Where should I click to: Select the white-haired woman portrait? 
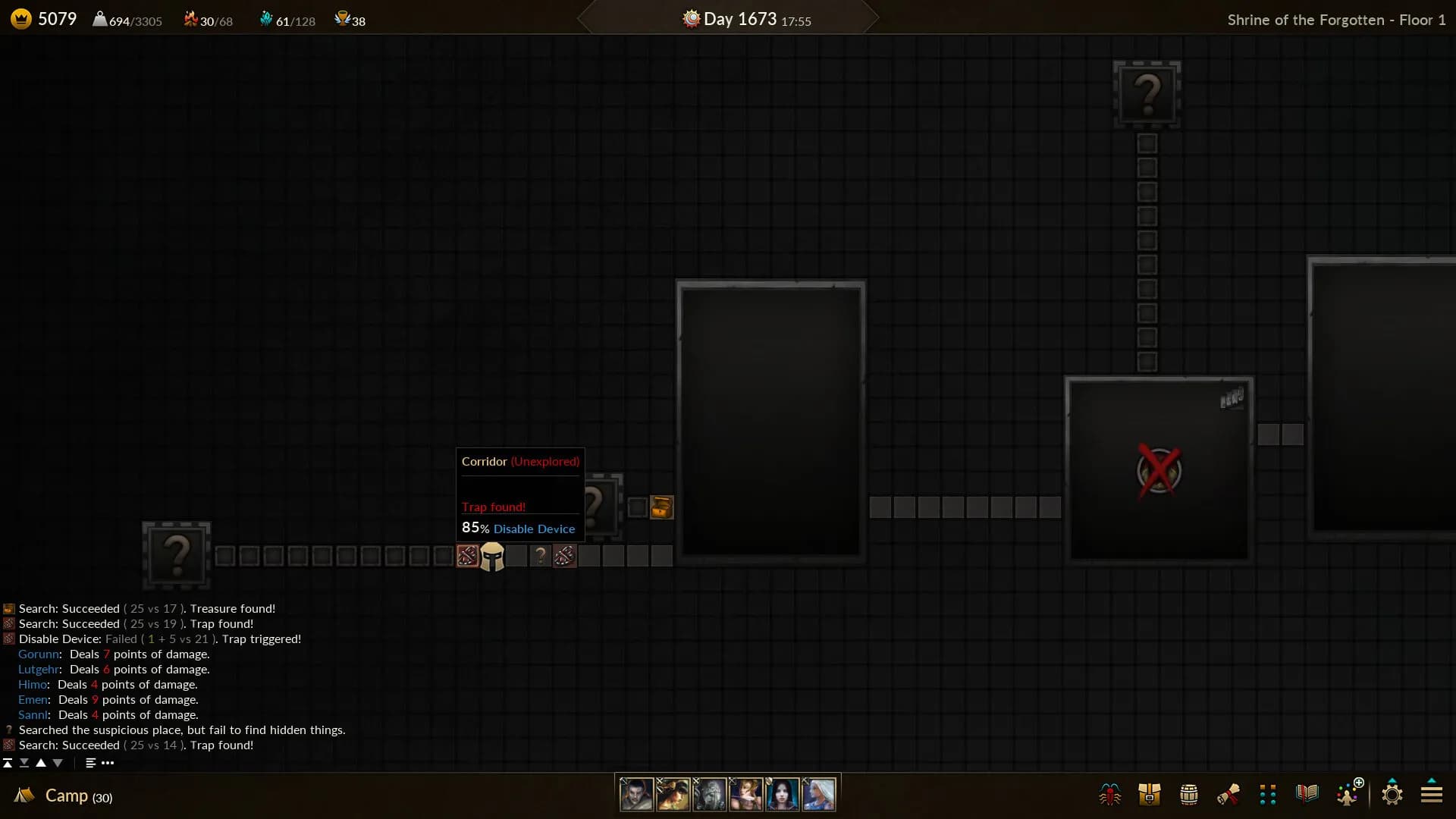[819, 795]
